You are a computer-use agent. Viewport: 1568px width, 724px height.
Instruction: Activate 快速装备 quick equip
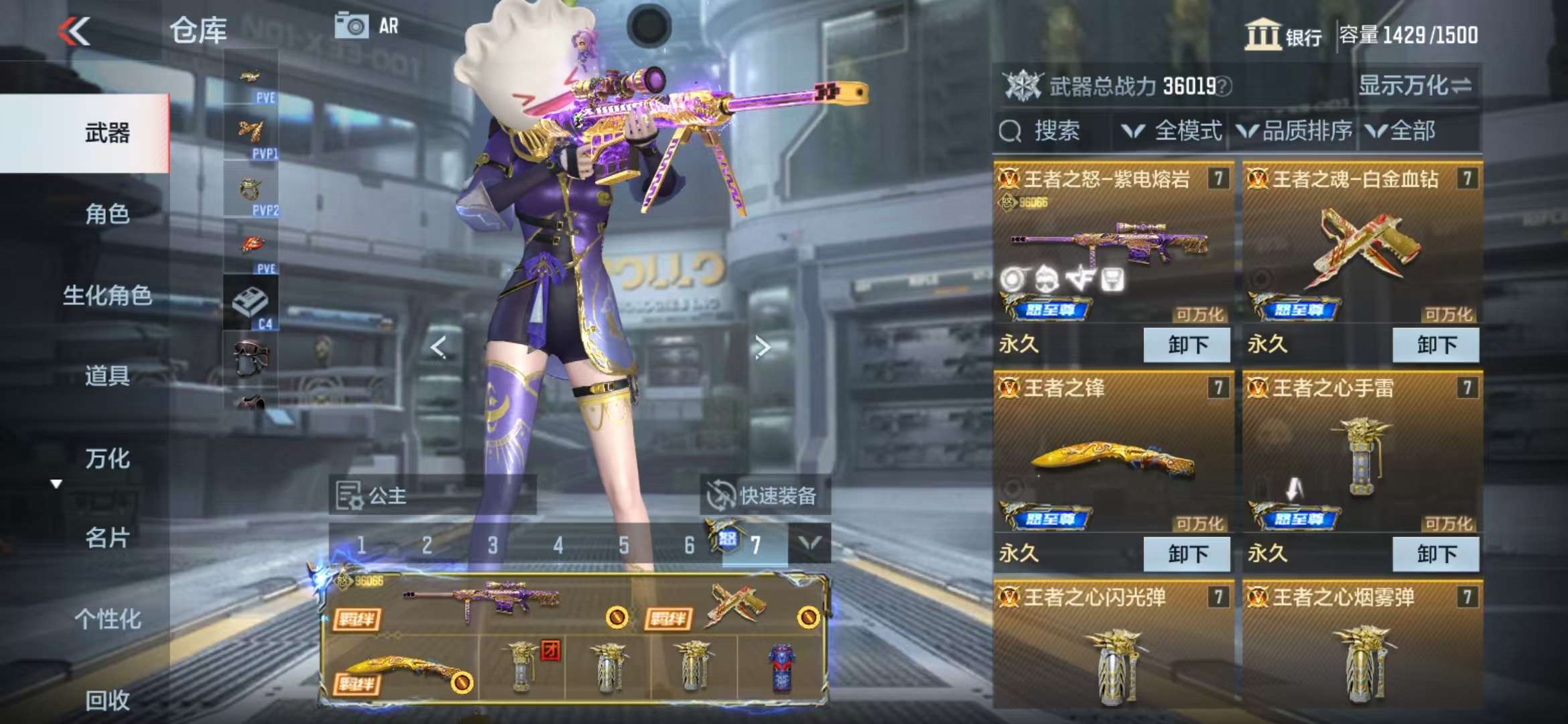pyautogui.click(x=765, y=495)
